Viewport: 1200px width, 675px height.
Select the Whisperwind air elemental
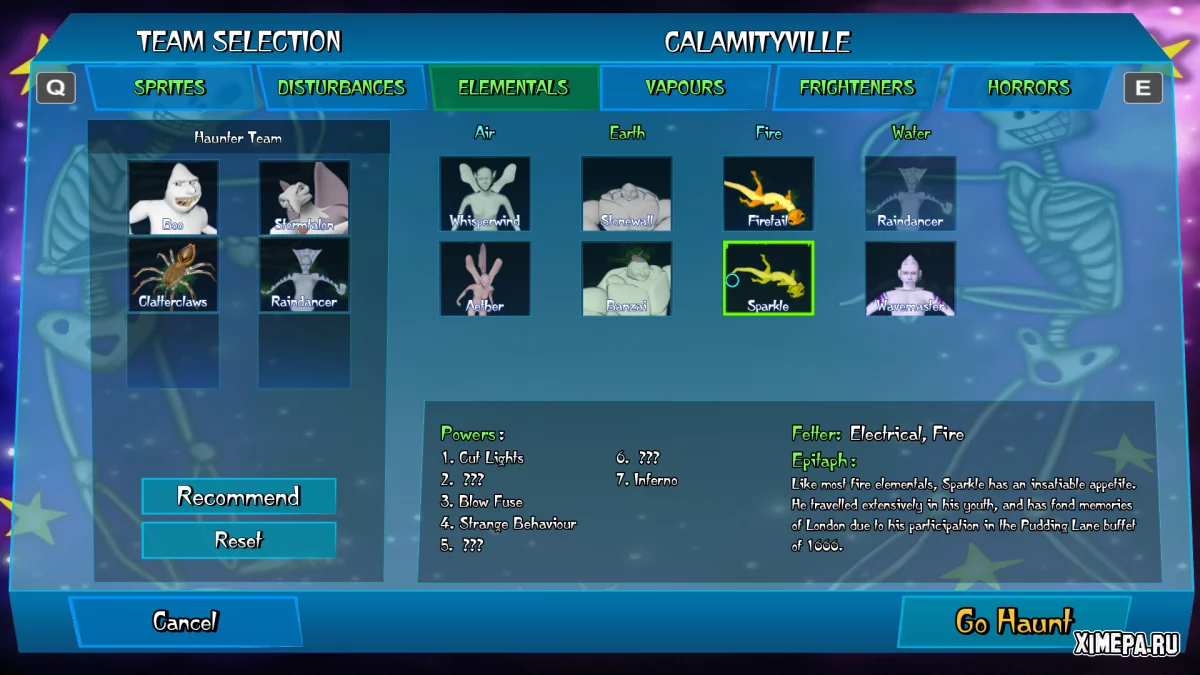tap(485, 193)
